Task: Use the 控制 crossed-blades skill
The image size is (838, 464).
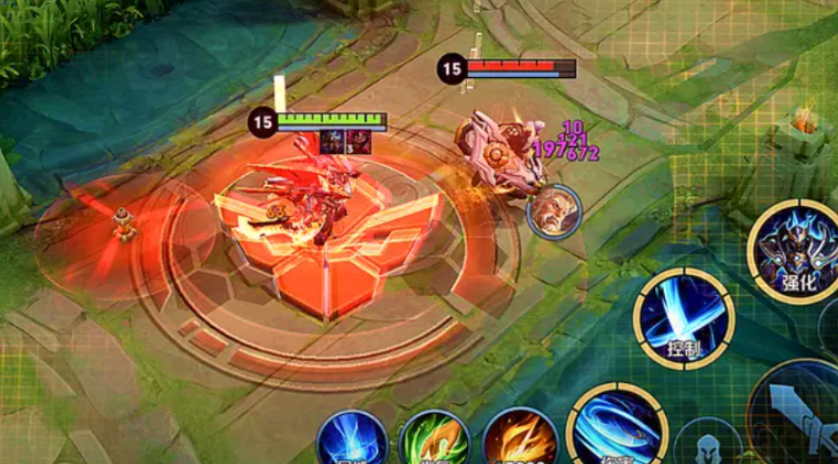Action: click(x=684, y=317)
